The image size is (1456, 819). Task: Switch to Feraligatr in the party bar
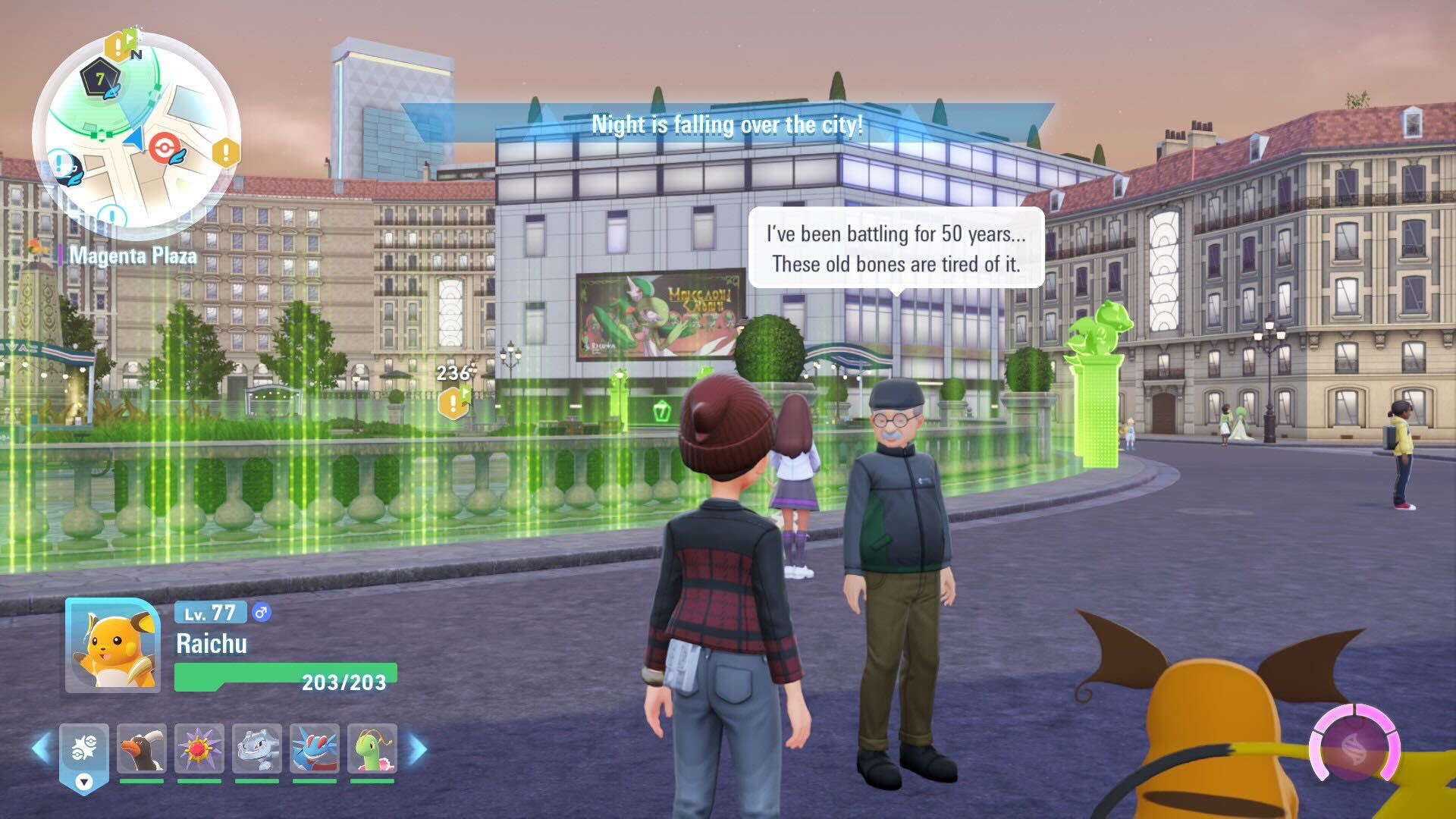click(315, 748)
